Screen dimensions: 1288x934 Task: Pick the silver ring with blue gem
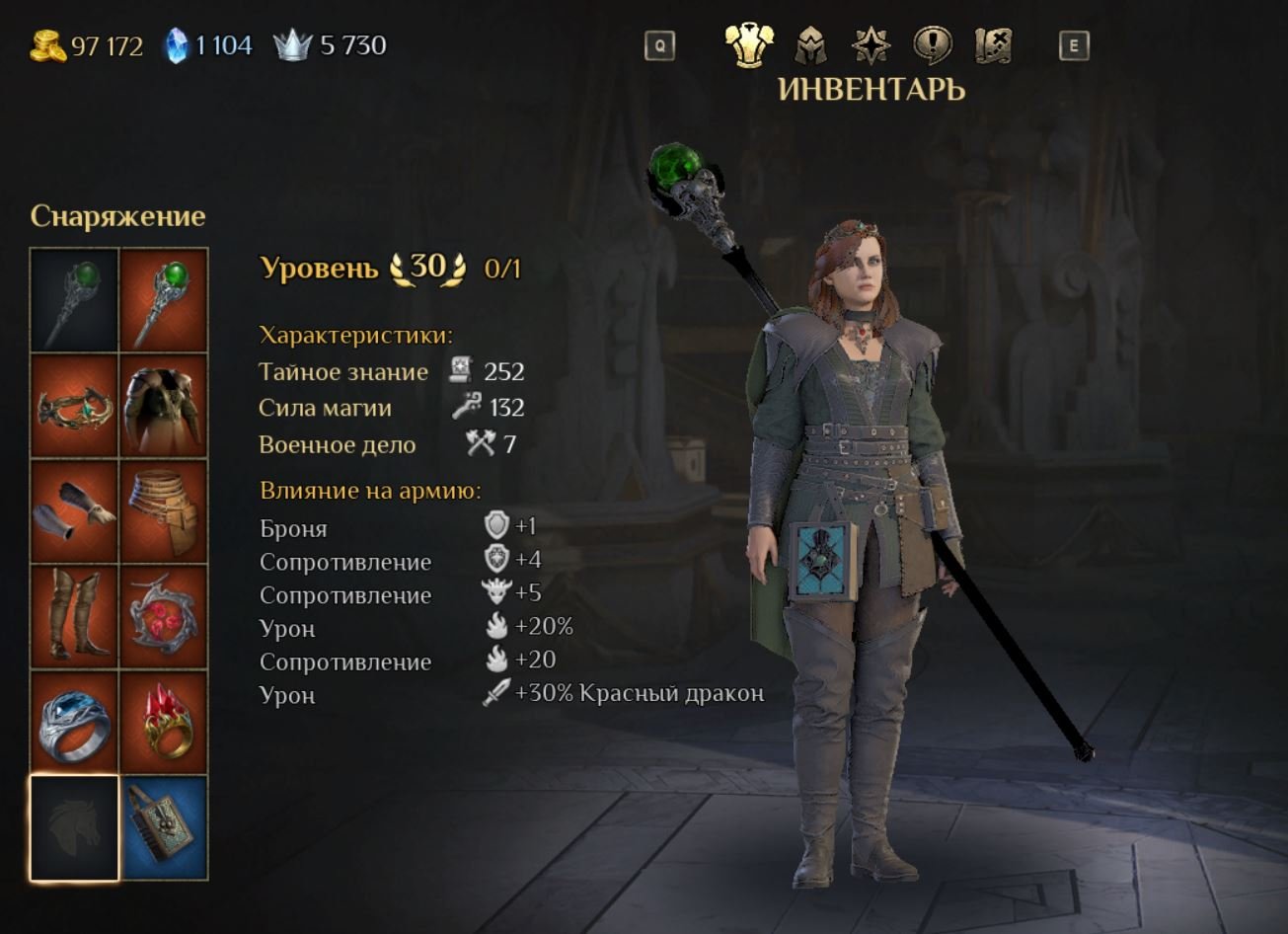75,723
